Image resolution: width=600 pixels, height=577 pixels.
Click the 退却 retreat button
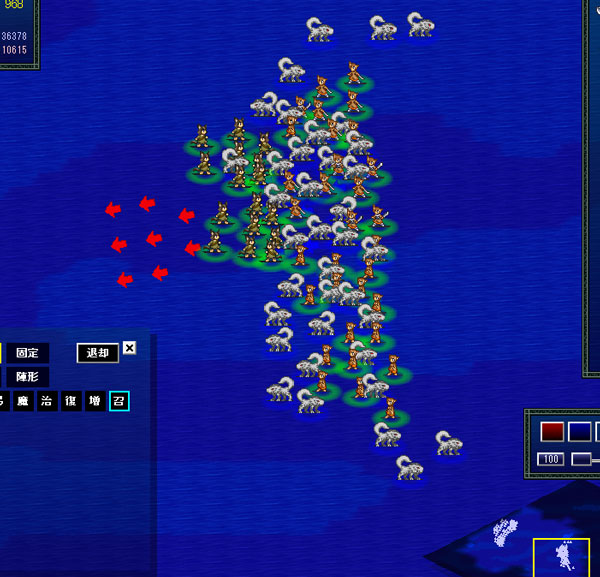pos(97,353)
